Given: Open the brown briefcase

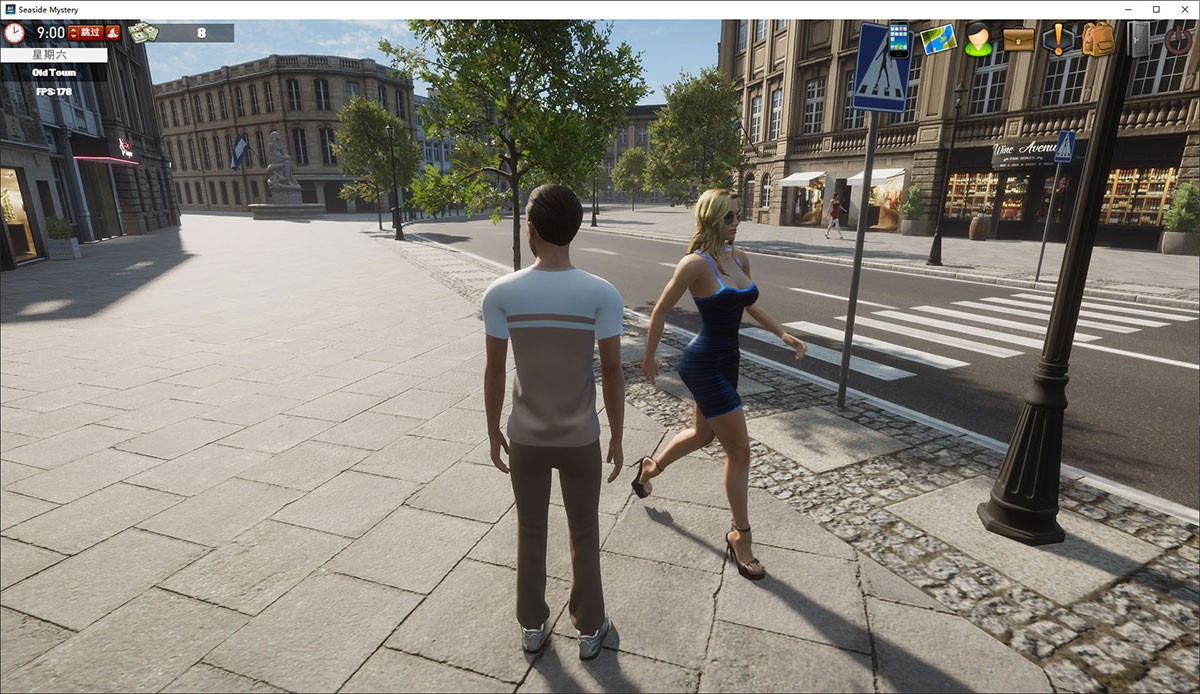Looking at the screenshot, I should pyautogui.click(x=1018, y=39).
